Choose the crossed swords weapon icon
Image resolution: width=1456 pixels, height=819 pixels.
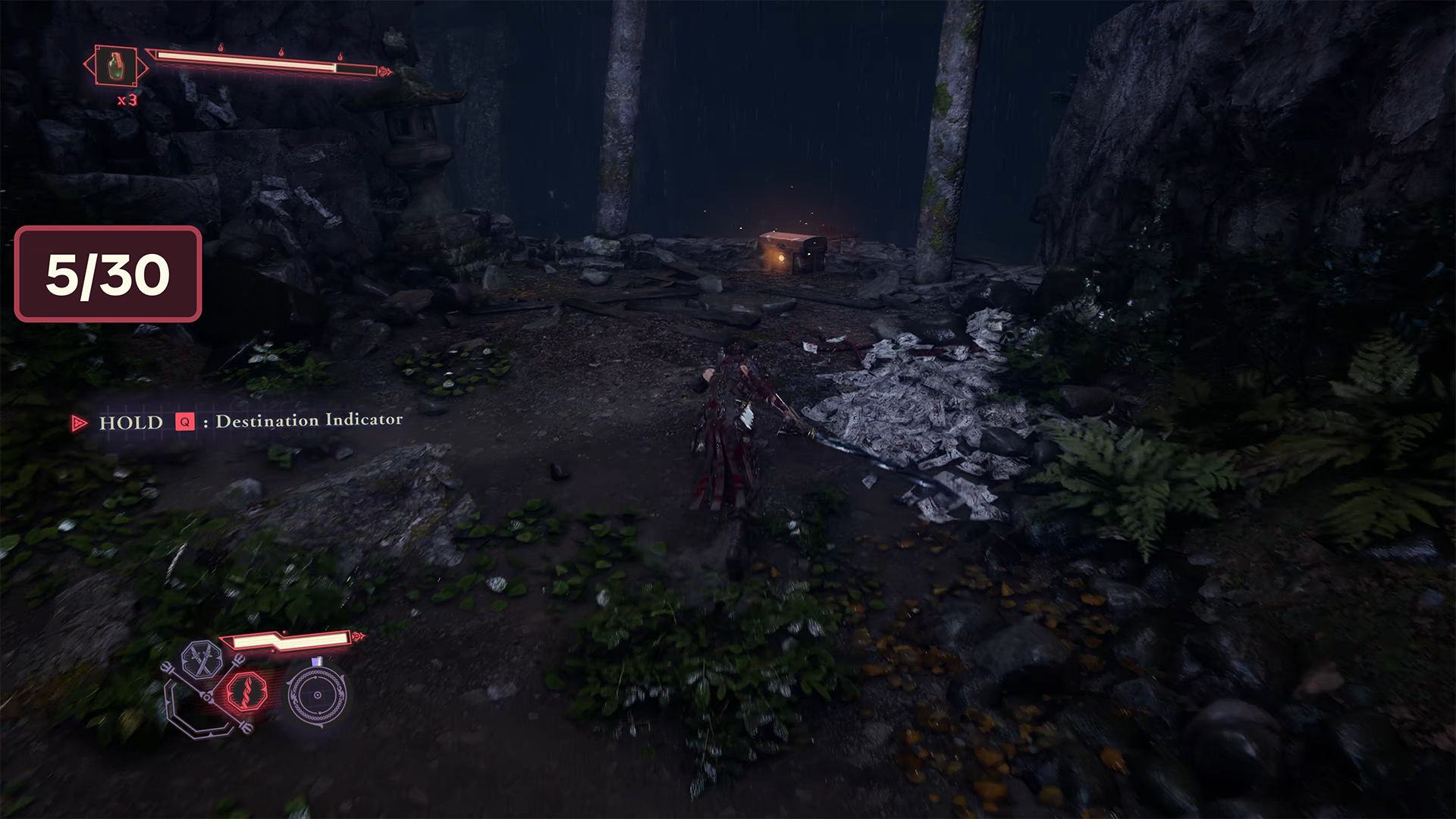click(202, 659)
